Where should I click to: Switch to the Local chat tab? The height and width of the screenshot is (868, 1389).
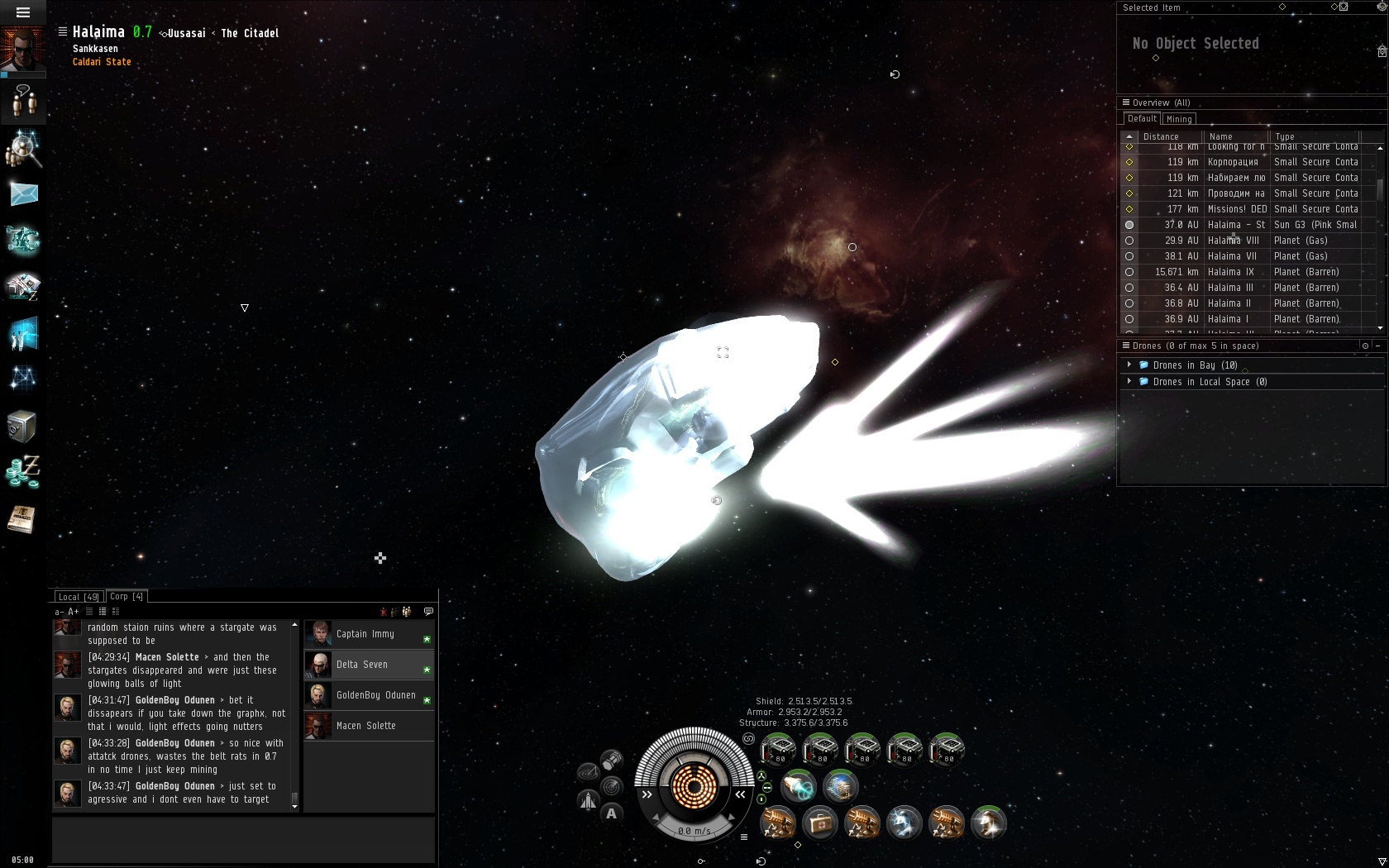tap(79, 597)
